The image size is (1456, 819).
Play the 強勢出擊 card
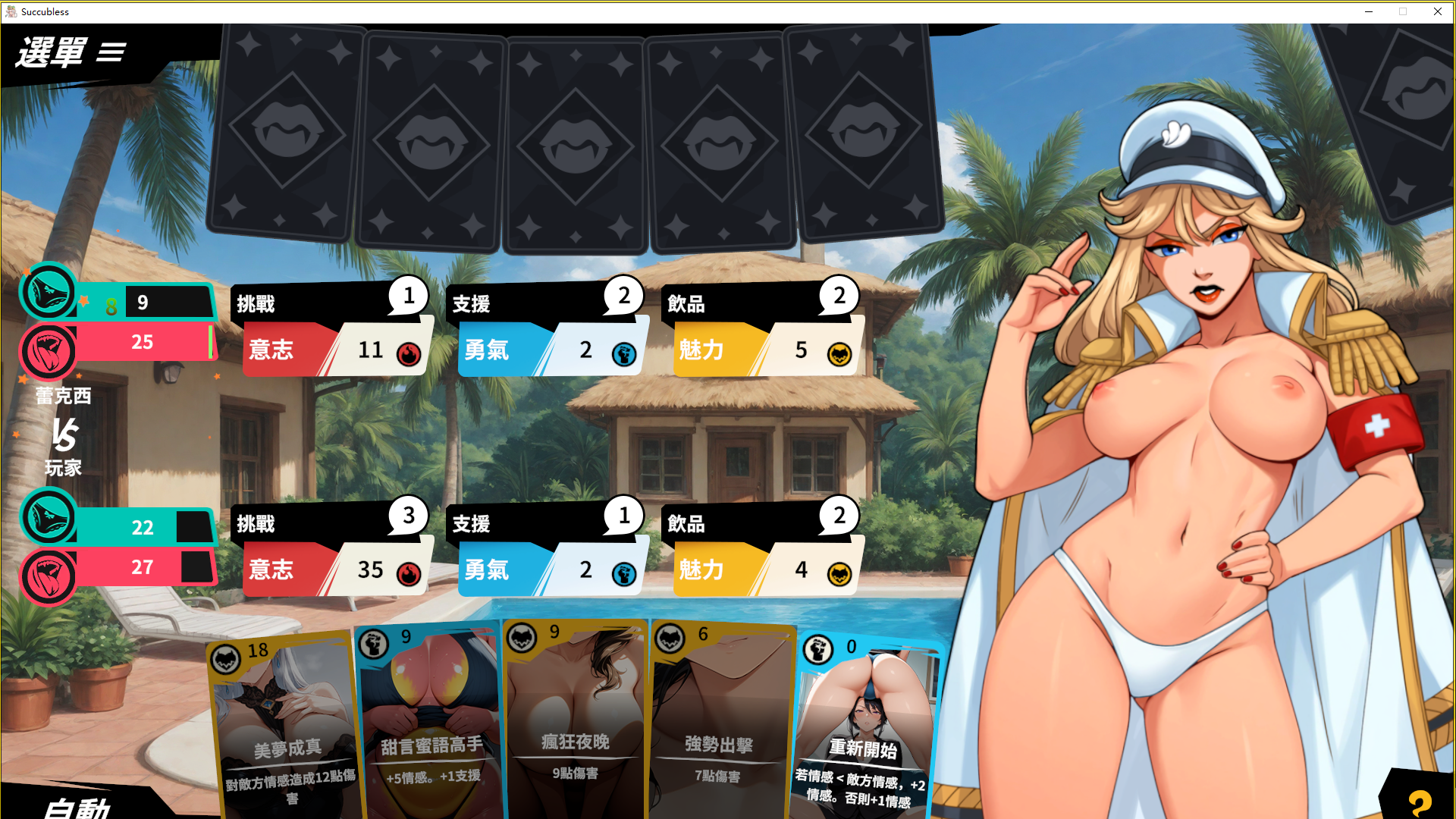719,724
